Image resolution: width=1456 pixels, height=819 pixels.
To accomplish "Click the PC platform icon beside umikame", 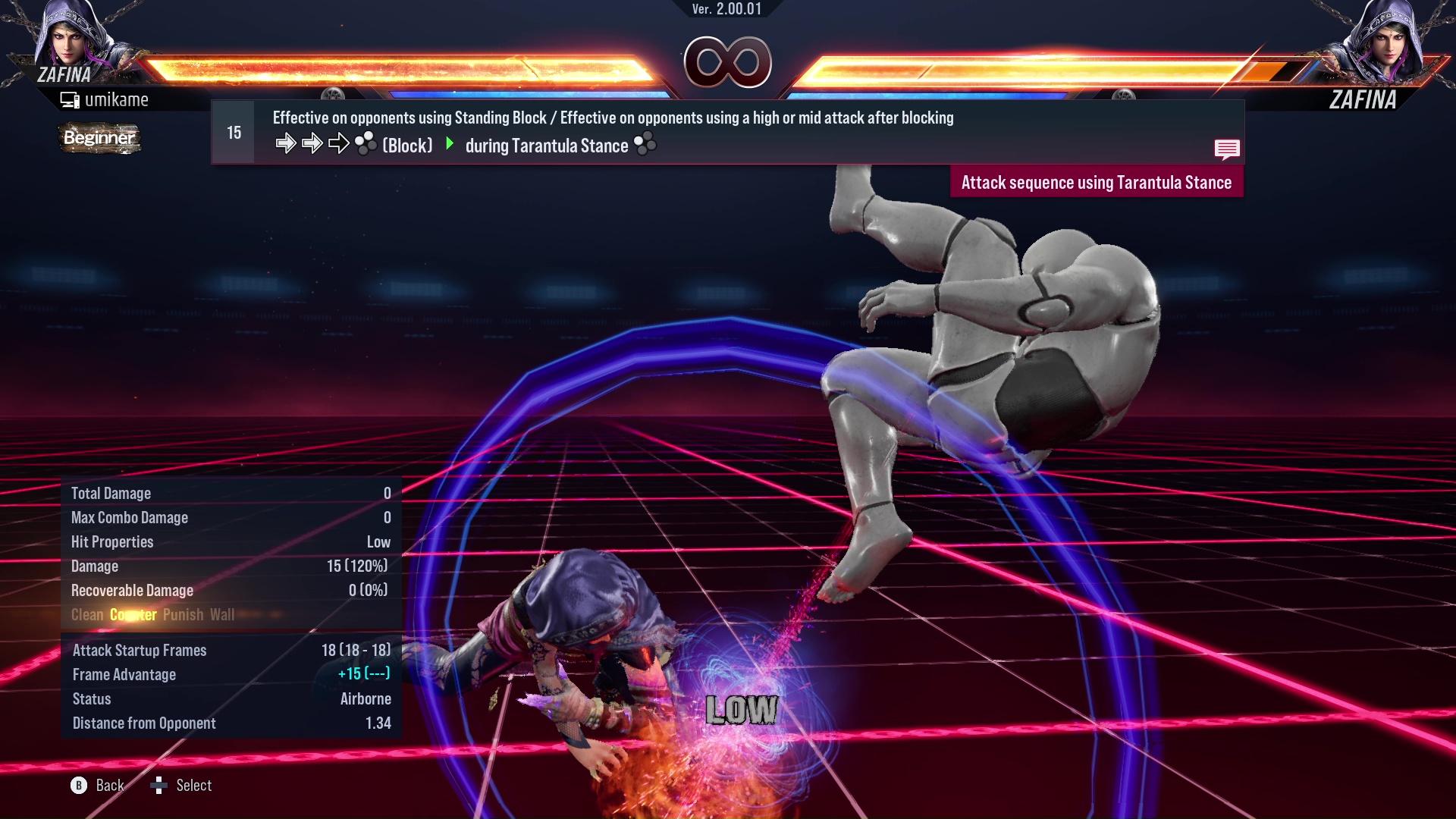I will [x=70, y=99].
